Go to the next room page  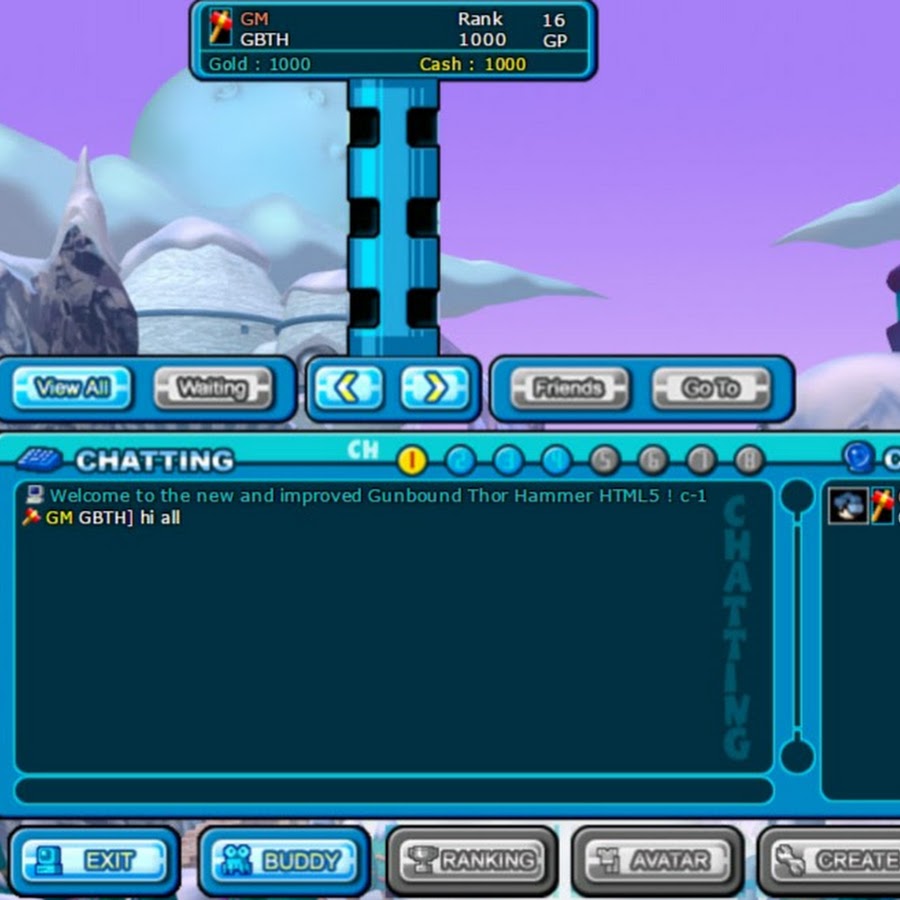(x=435, y=388)
